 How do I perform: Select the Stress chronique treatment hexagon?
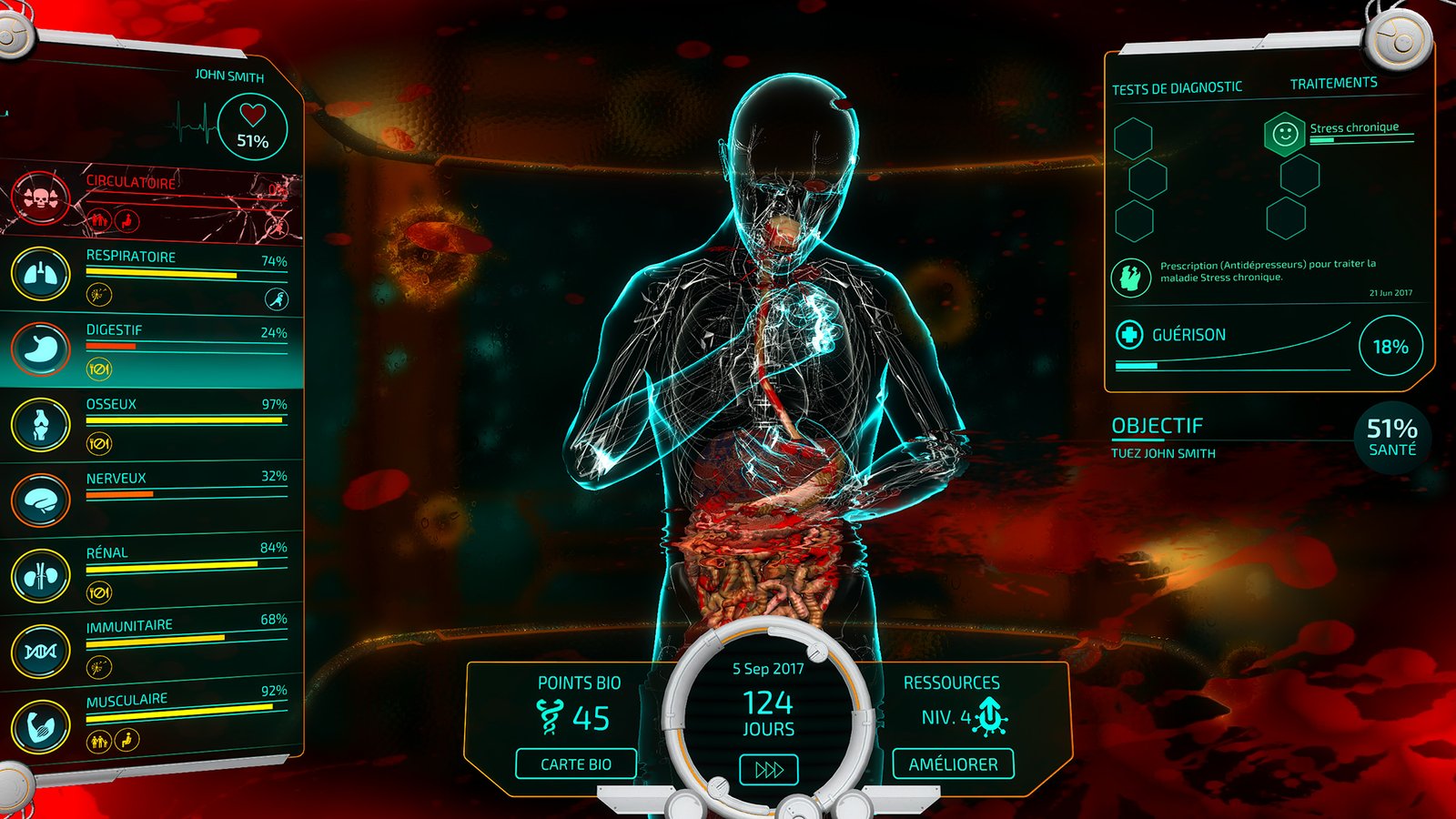[x=1284, y=135]
